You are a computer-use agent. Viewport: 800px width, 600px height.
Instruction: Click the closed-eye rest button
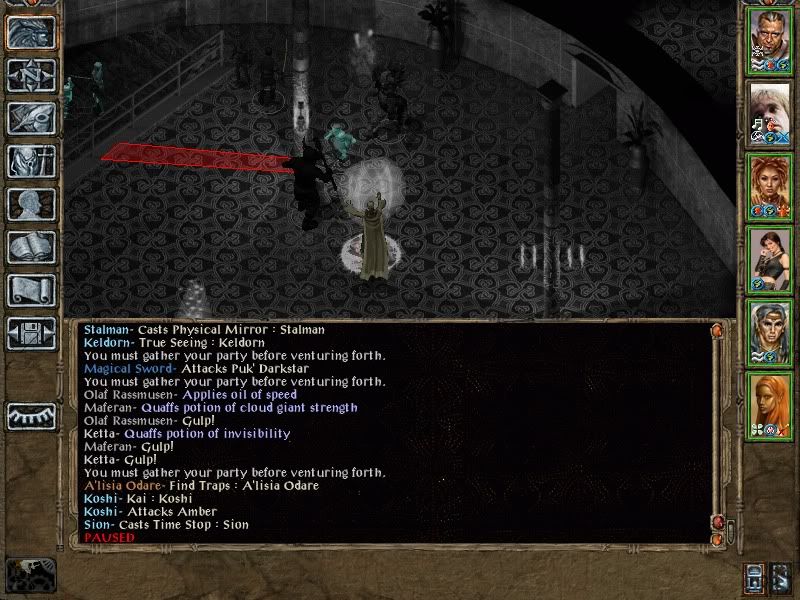pos(30,415)
